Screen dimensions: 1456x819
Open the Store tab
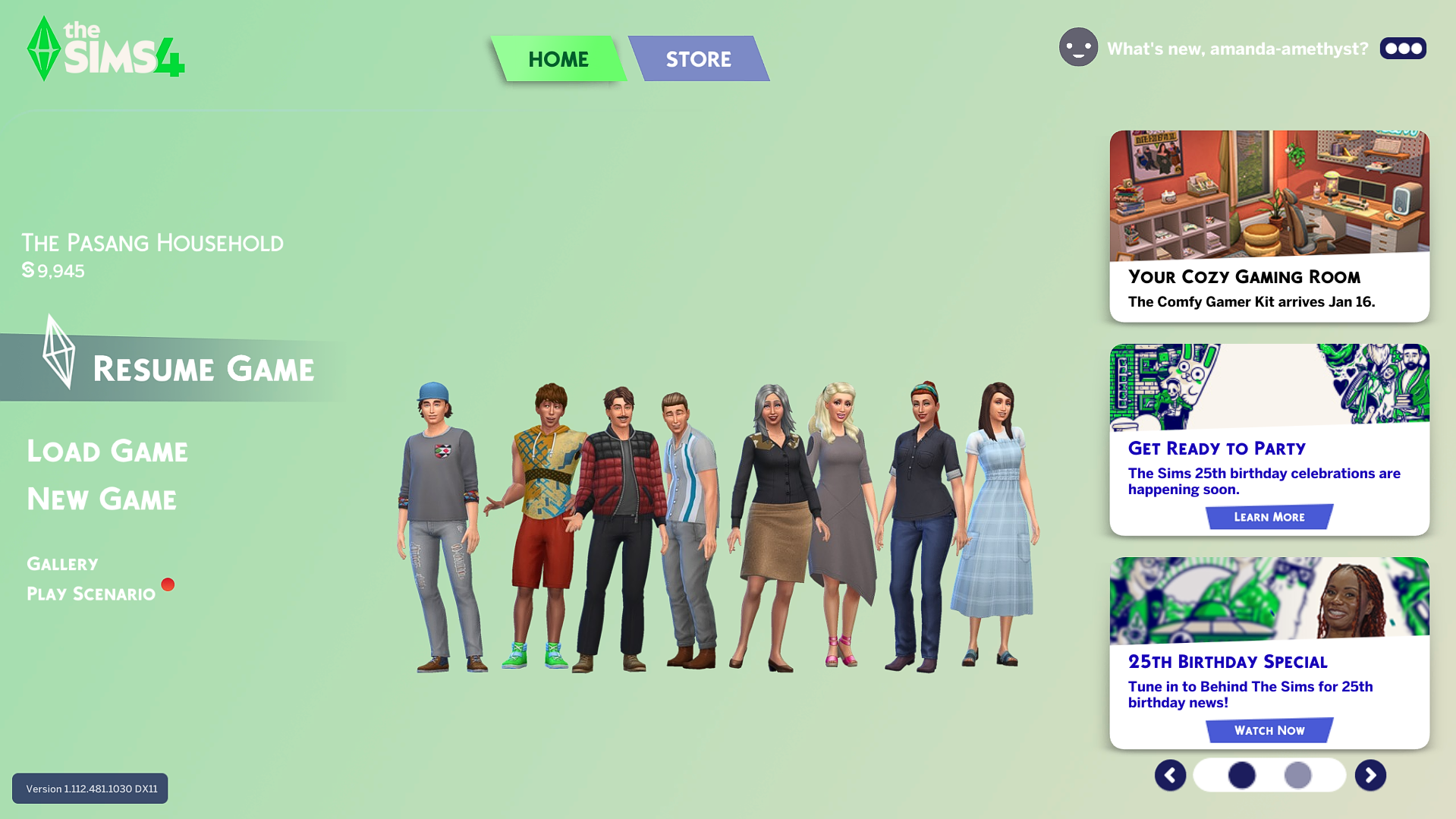(x=698, y=59)
